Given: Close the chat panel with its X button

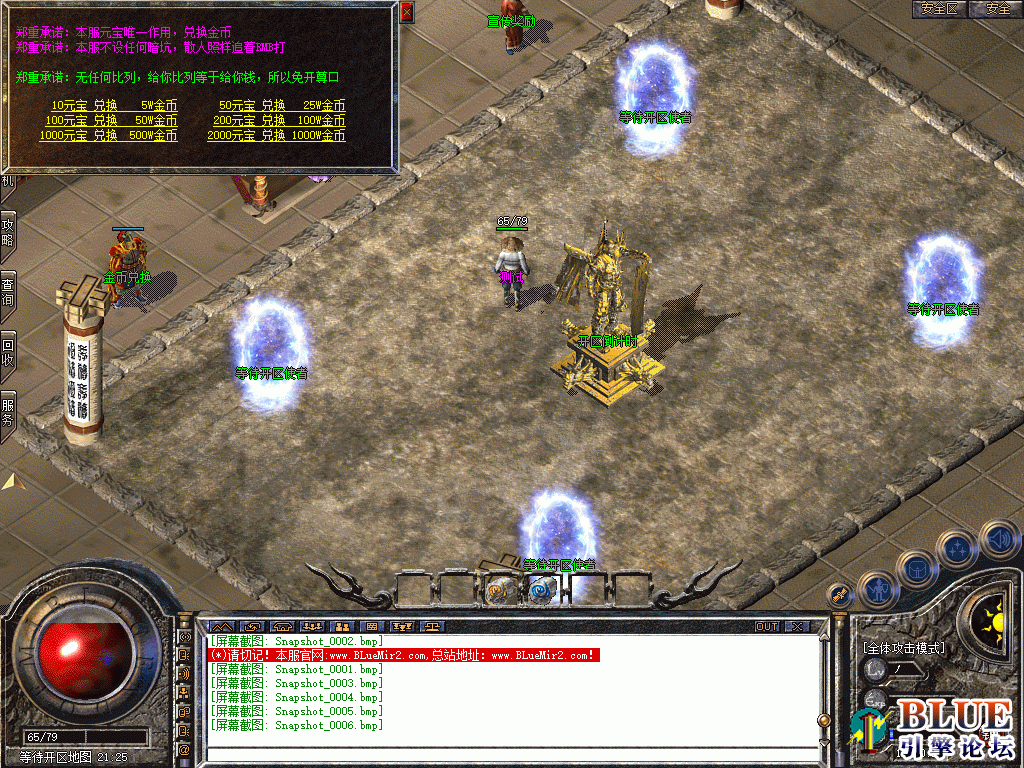Looking at the screenshot, I should 796,626.
